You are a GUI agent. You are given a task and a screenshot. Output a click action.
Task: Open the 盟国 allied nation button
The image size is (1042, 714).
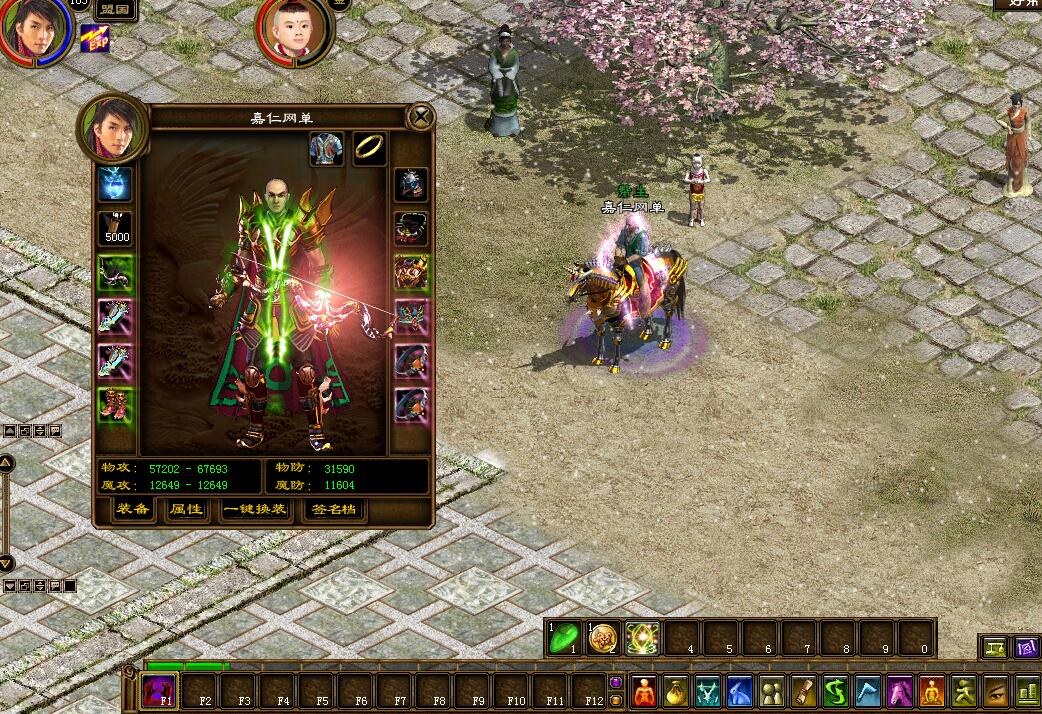tap(119, 12)
